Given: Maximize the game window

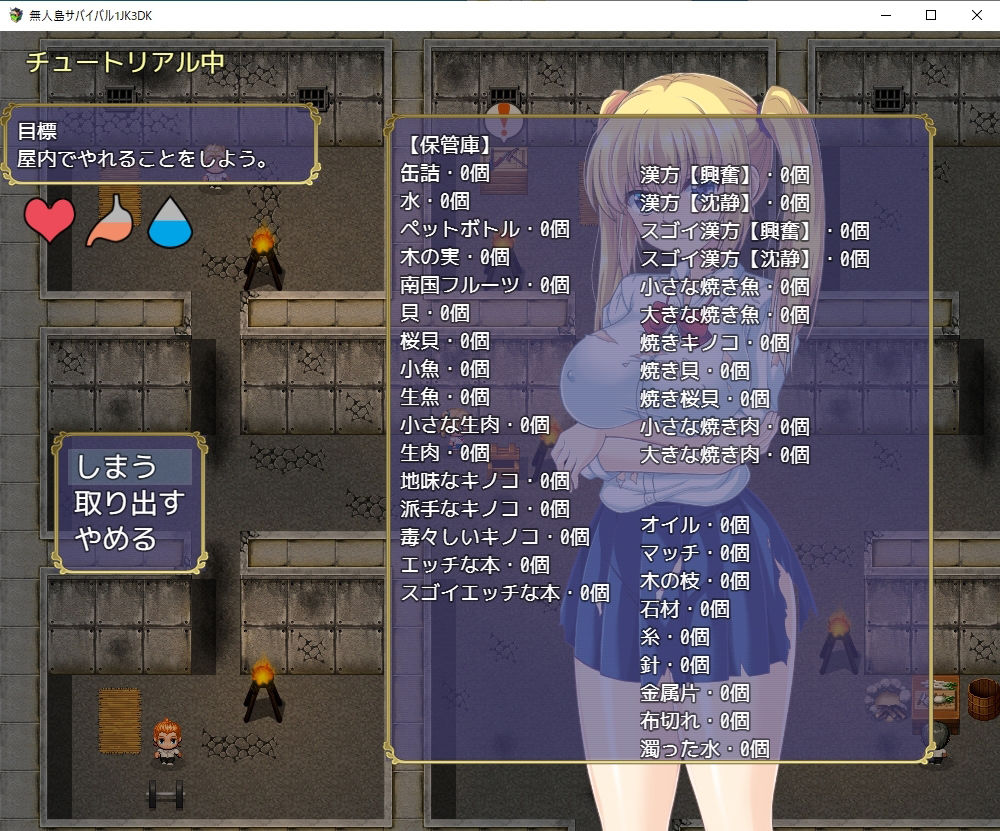Looking at the screenshot, I should (931, 15).
